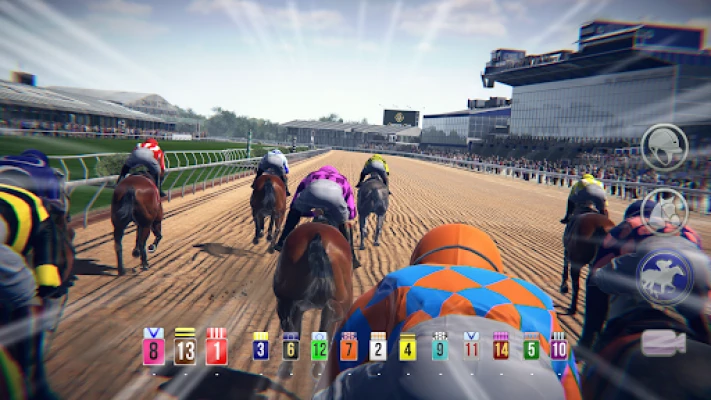Select the green number 12 runner badge
This screenshot has height=400, width=711.
coord(319,347)
